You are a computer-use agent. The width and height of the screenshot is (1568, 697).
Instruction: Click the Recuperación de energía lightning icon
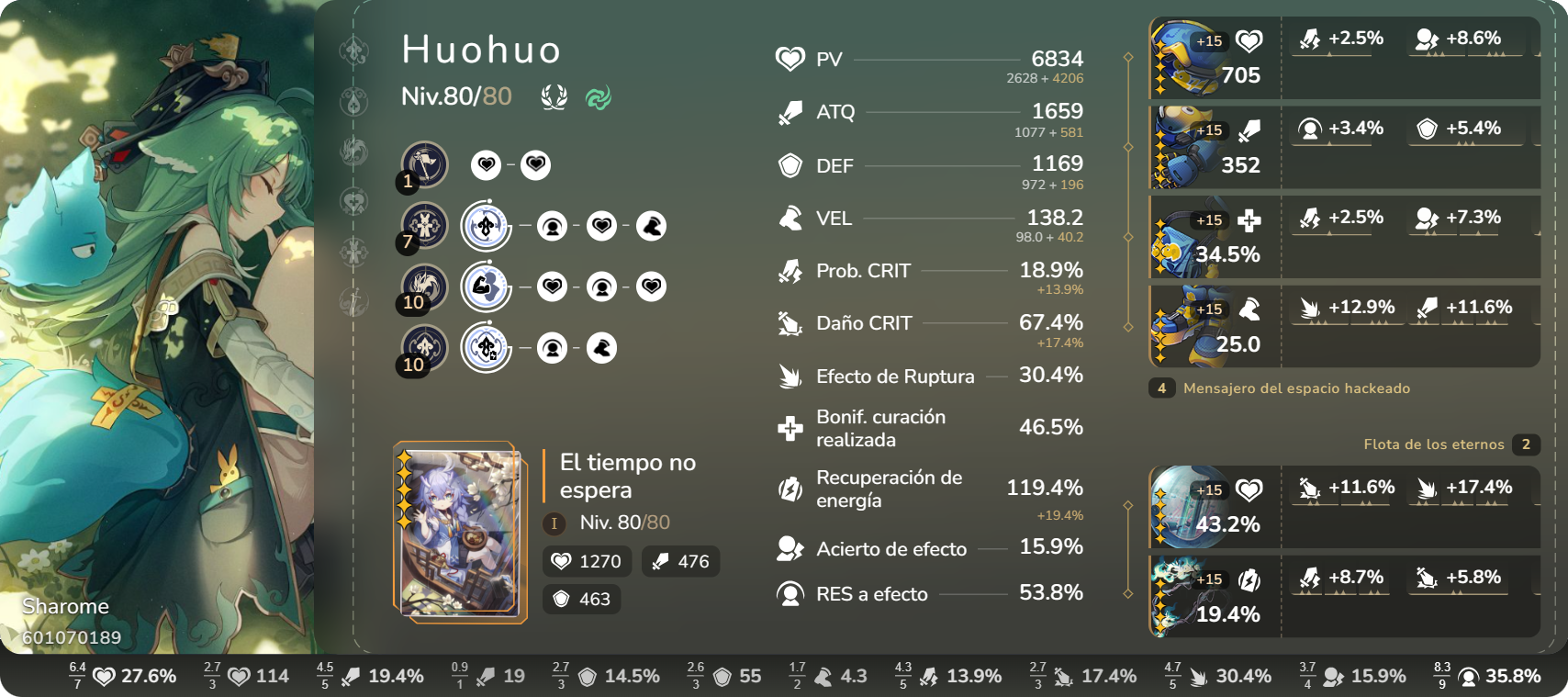pos(790,487)
